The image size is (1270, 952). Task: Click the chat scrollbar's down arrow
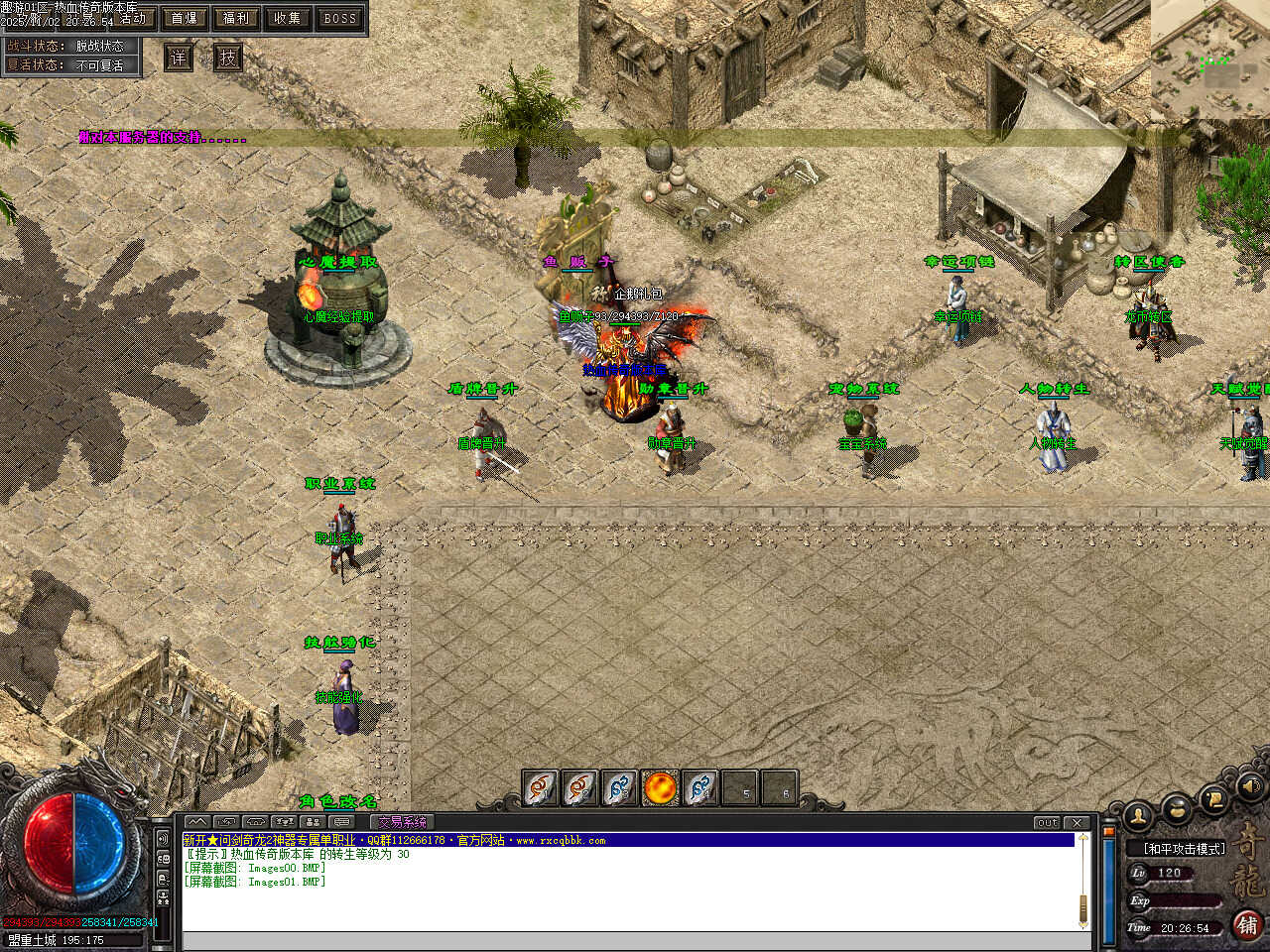pyautogui.click(x=1082, y=922)
